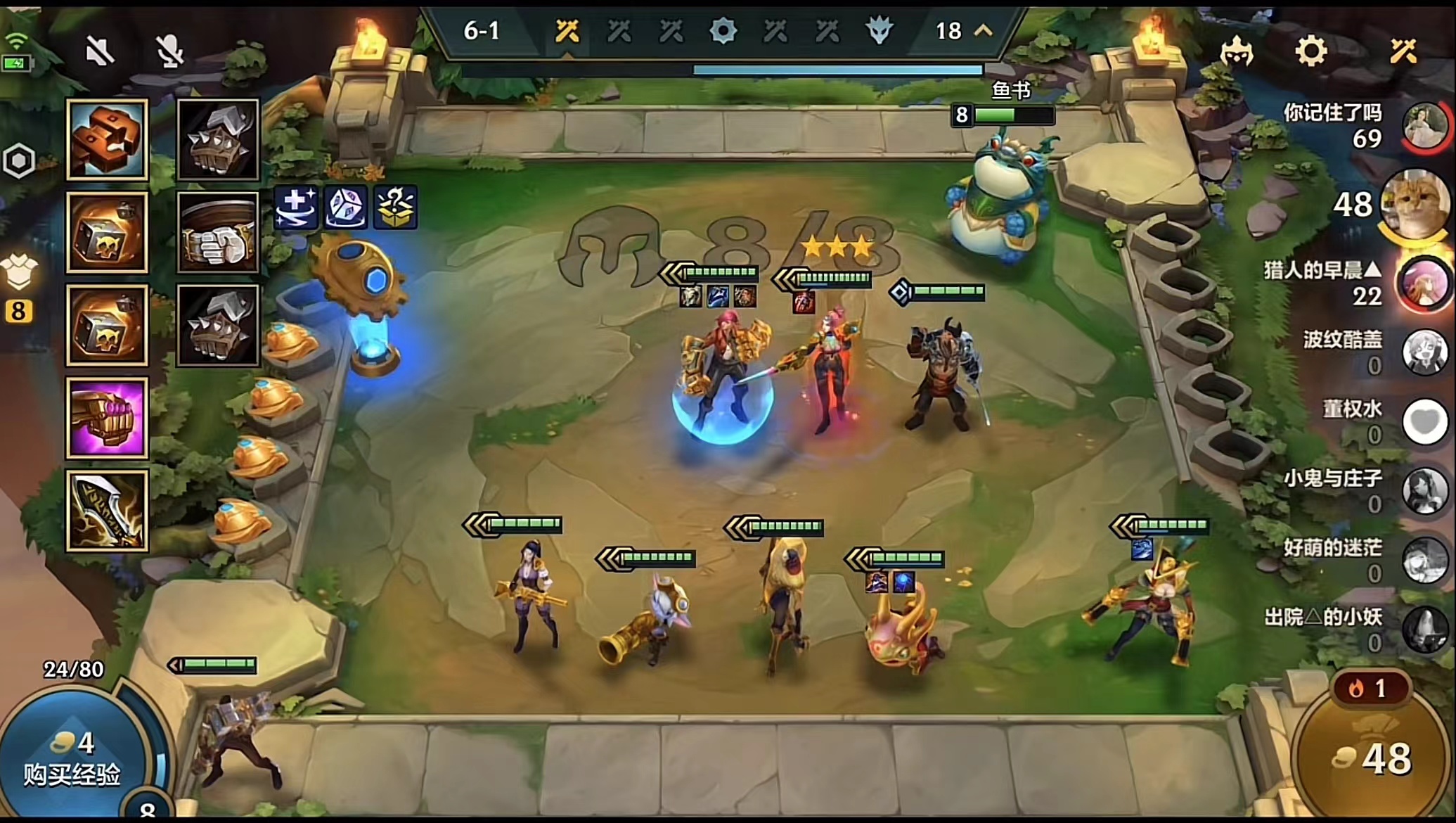
Task: Select the lightning blade item slot
Action: (107, 510)
